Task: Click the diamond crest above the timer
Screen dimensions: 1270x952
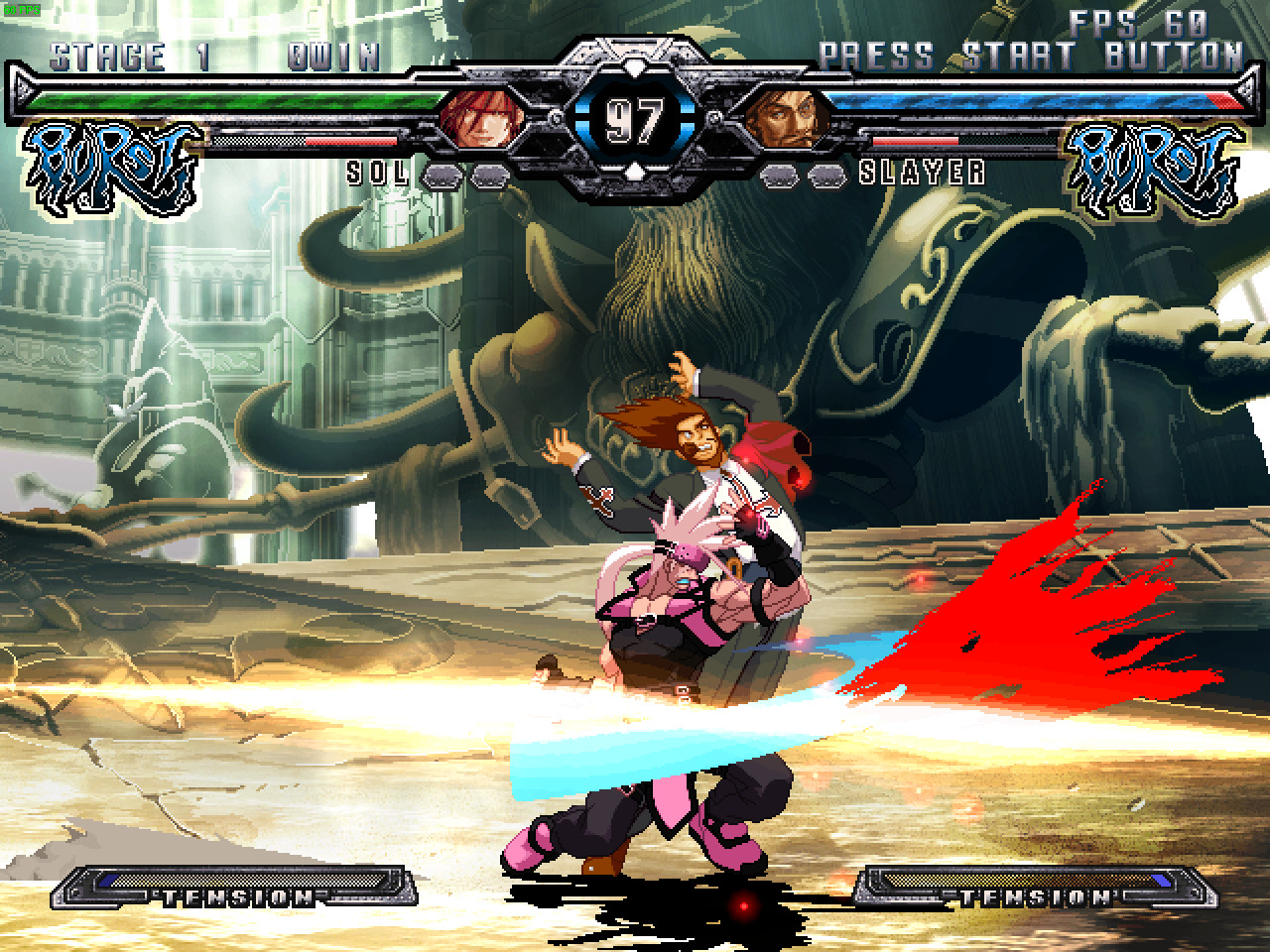Action: click(x=632, y=65)
